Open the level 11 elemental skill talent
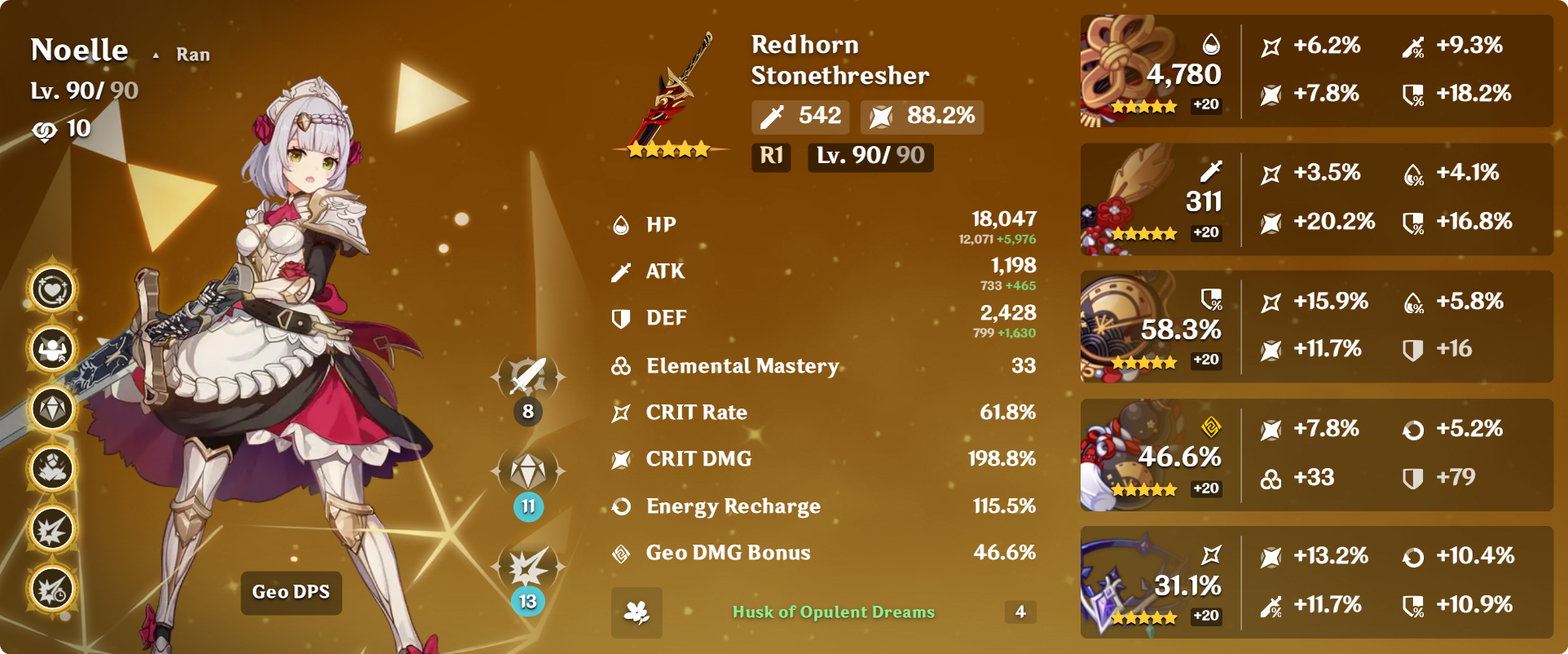 pyautogui.click(x=528, y=471)
